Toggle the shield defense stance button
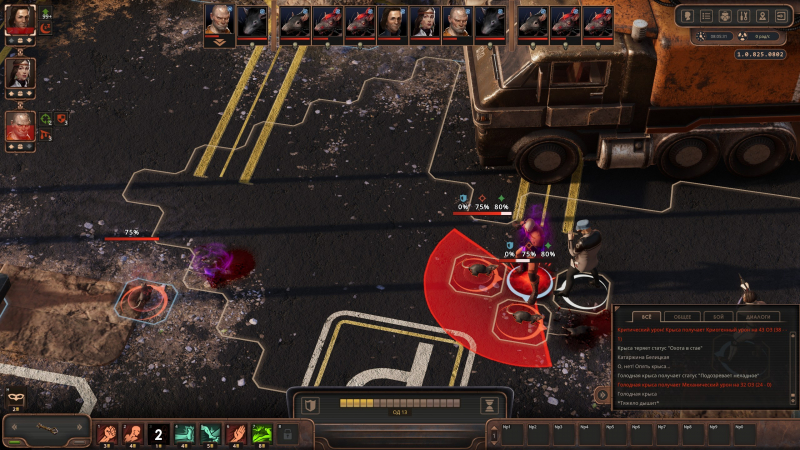This screenshot has width=800, height=450. (312, 405)
